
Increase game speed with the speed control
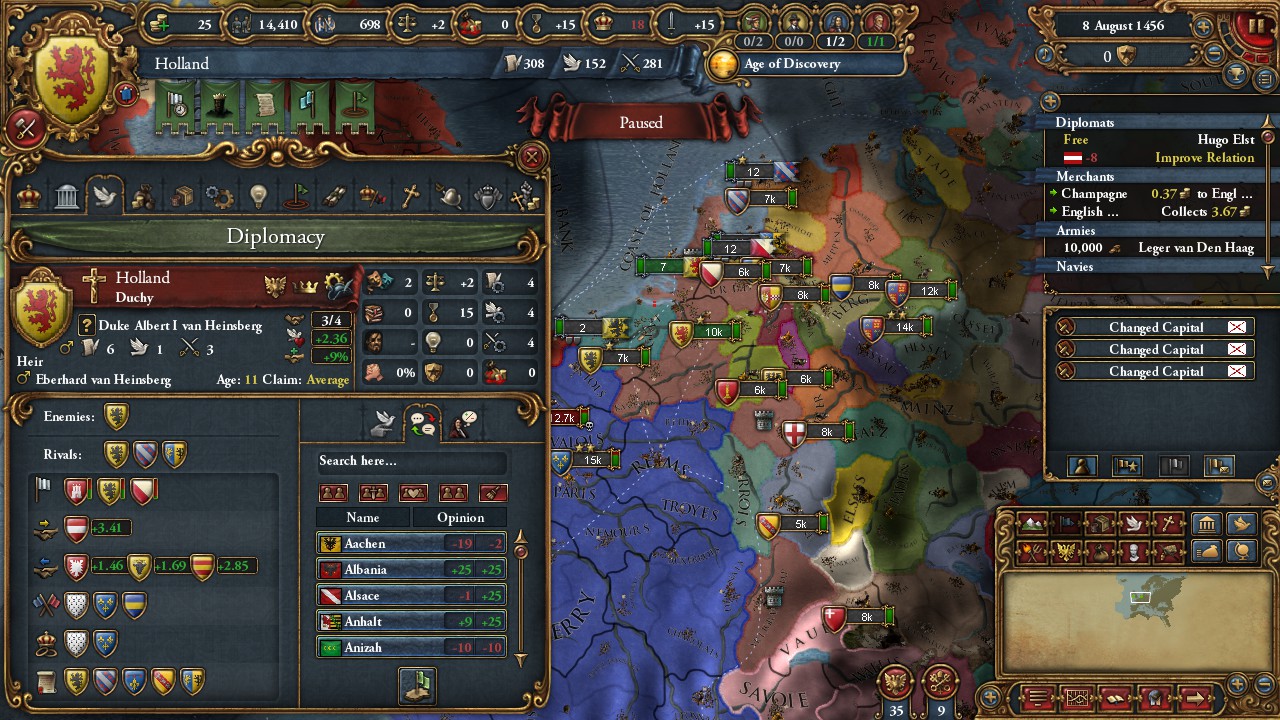(1203, 26)
